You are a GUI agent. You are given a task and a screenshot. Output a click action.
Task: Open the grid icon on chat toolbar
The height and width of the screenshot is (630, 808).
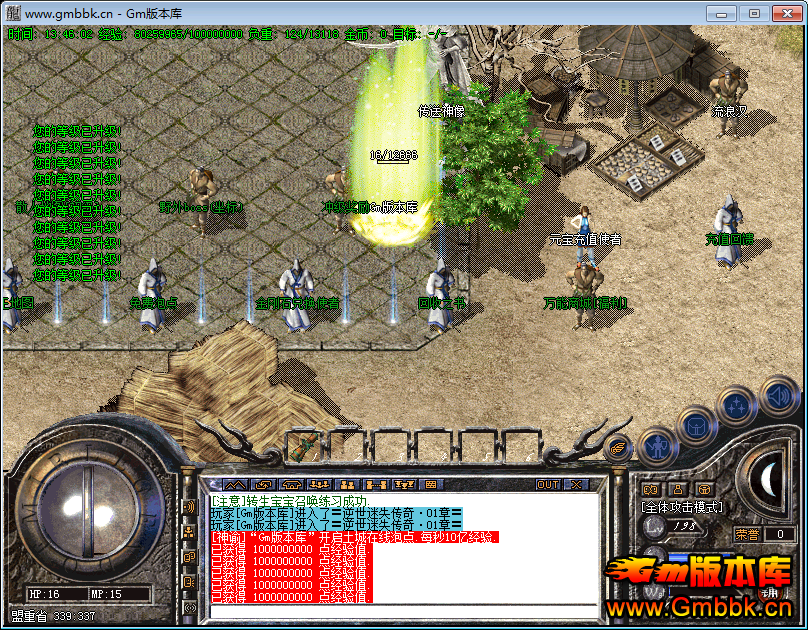point(432,484)
